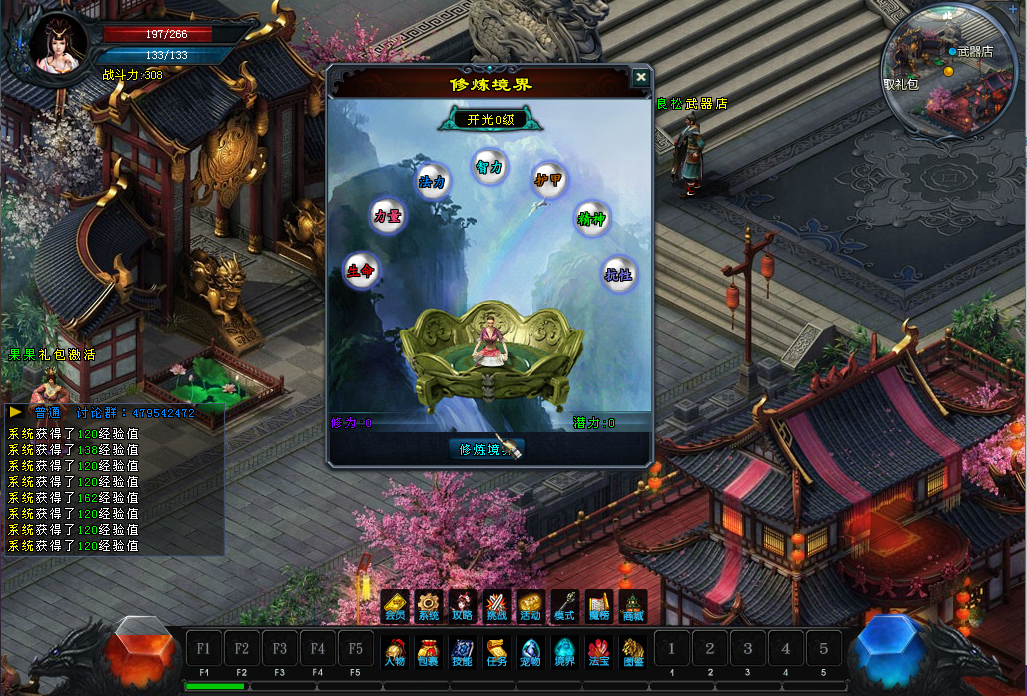This screenshot has height=696, width=1027.
Task: Select the 力量 (strength) attribute orb
Action: click(x=387, y=216)
